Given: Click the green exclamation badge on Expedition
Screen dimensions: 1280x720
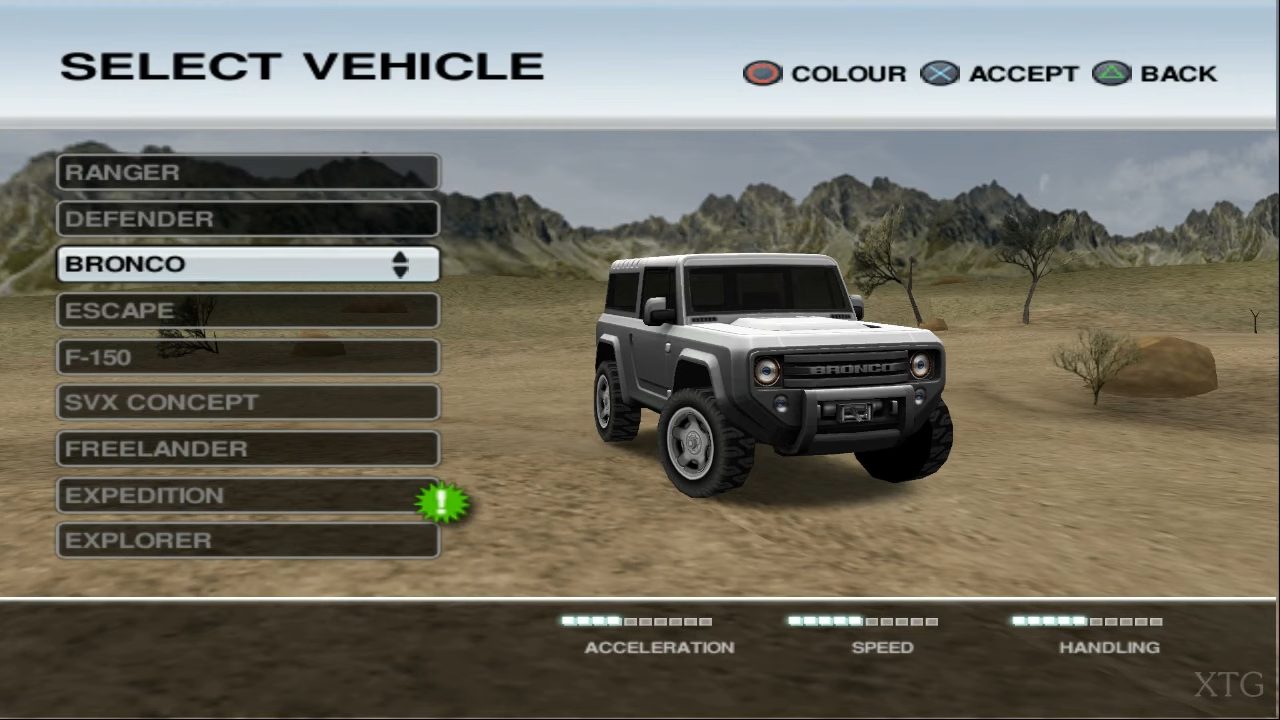Looking at the screenshot, I should click(x=442, y=502).
